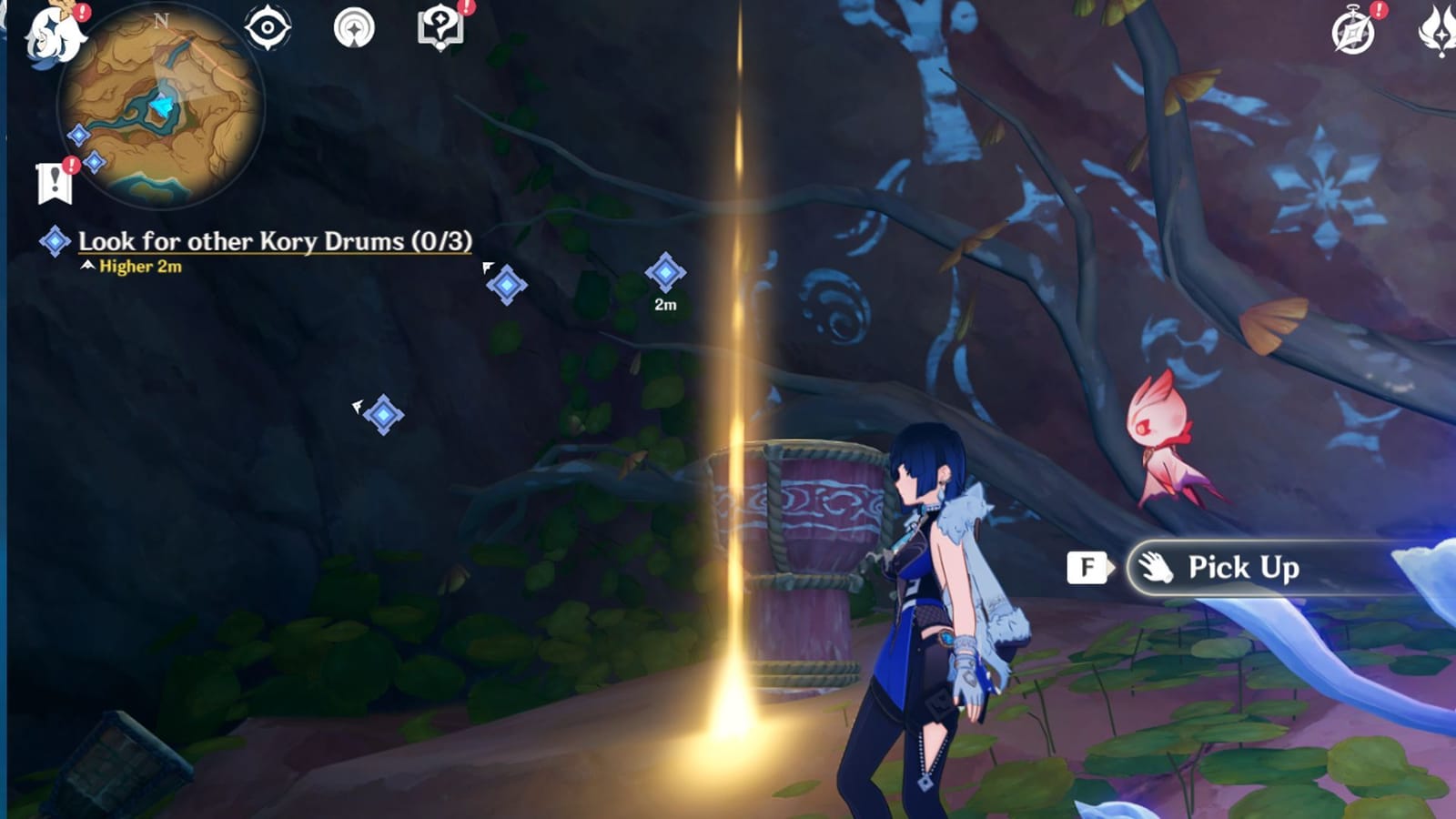Click the red notification badge on Paimon menu
Image resolution: width=1456 pixels, height=819 pixels.
click(83, 13)
